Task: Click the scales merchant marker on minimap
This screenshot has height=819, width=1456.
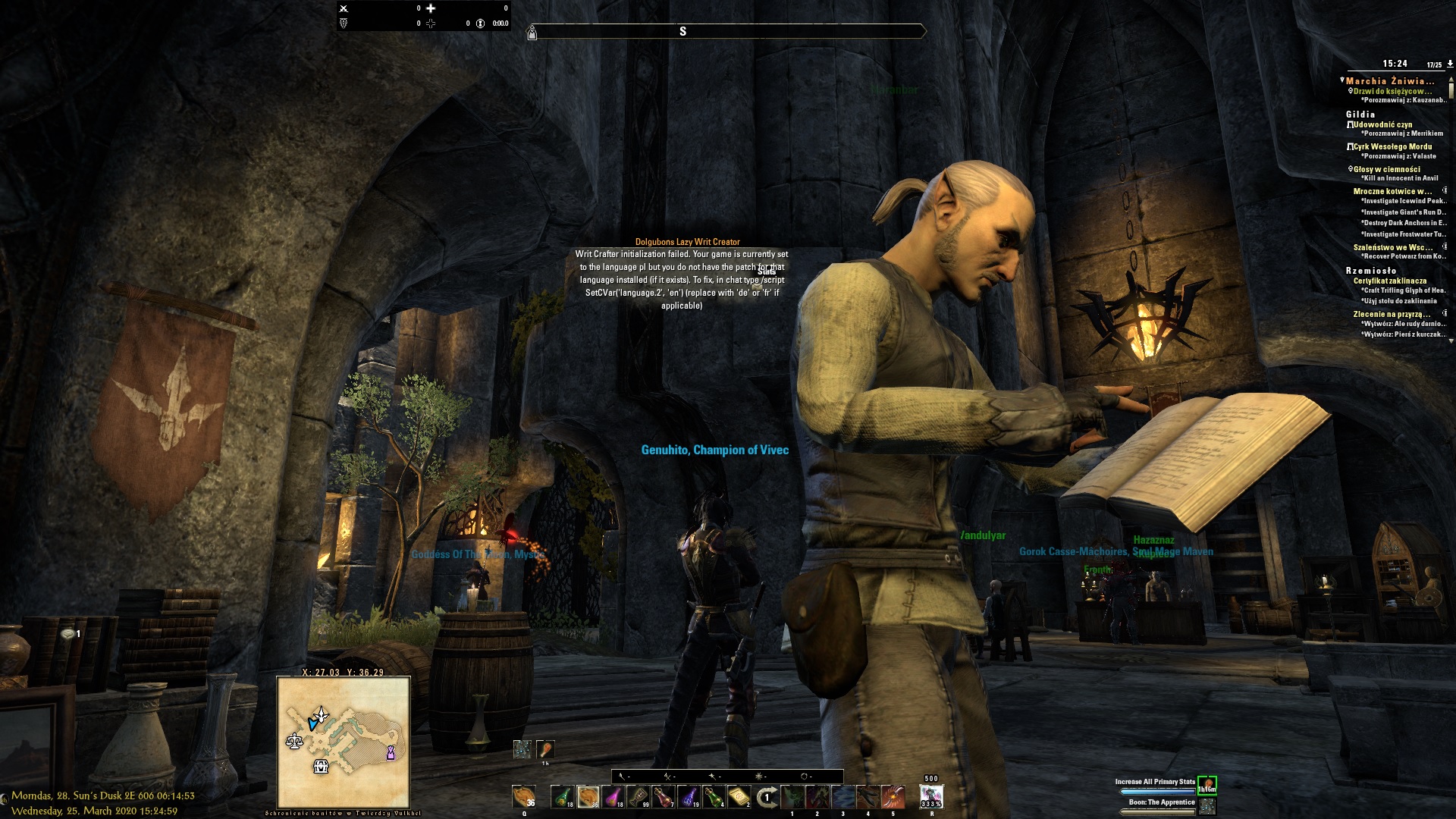Action: click(x=294, y=740)
